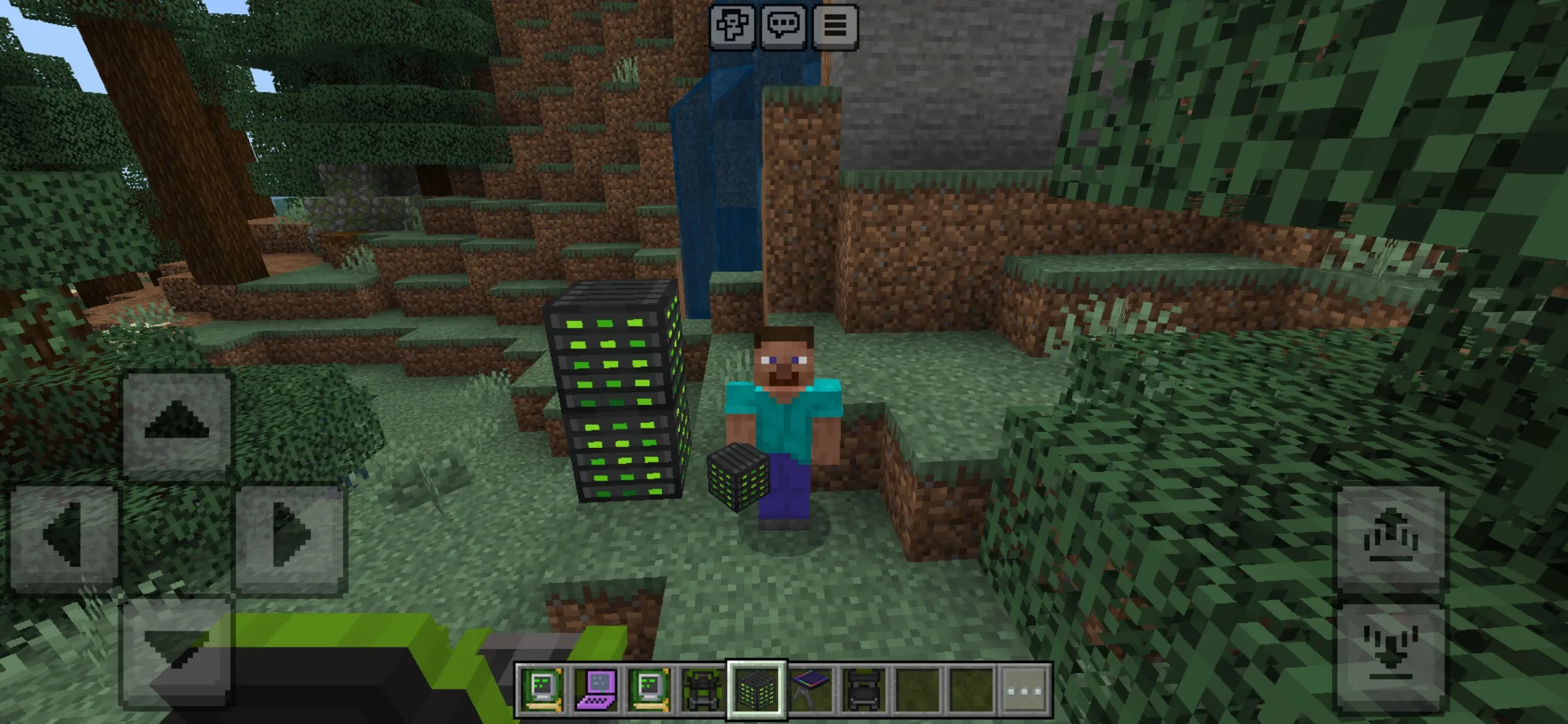The height and width of the screenshot is (724, 1568).
Task: Choose the rainbow-edged table hotbar slot
Action: click(811, 690)
